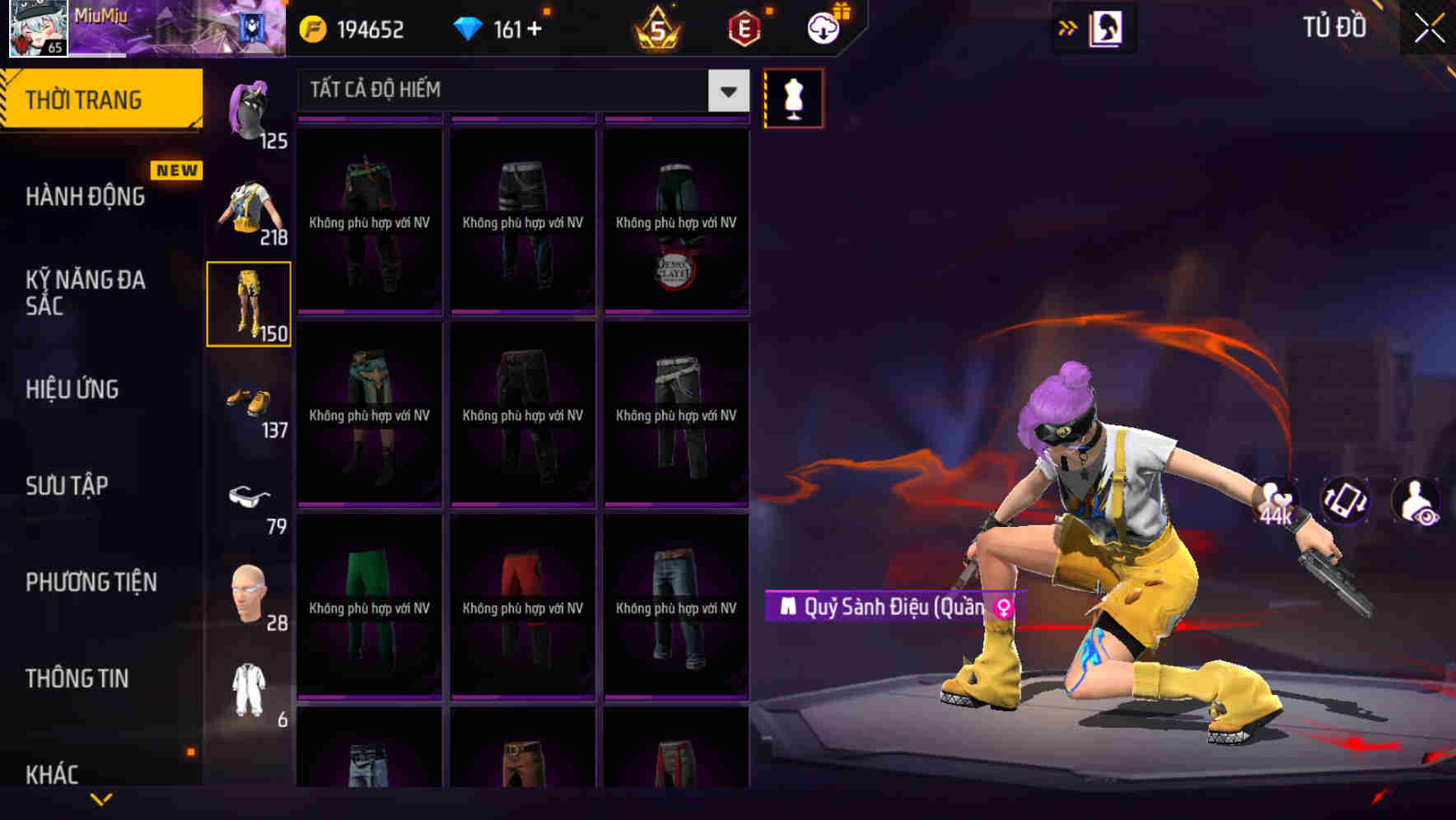Viewport: 1456px width, 820px height.
Task: Select the head accessories category showing 28 items
Action: click(250, 591)
